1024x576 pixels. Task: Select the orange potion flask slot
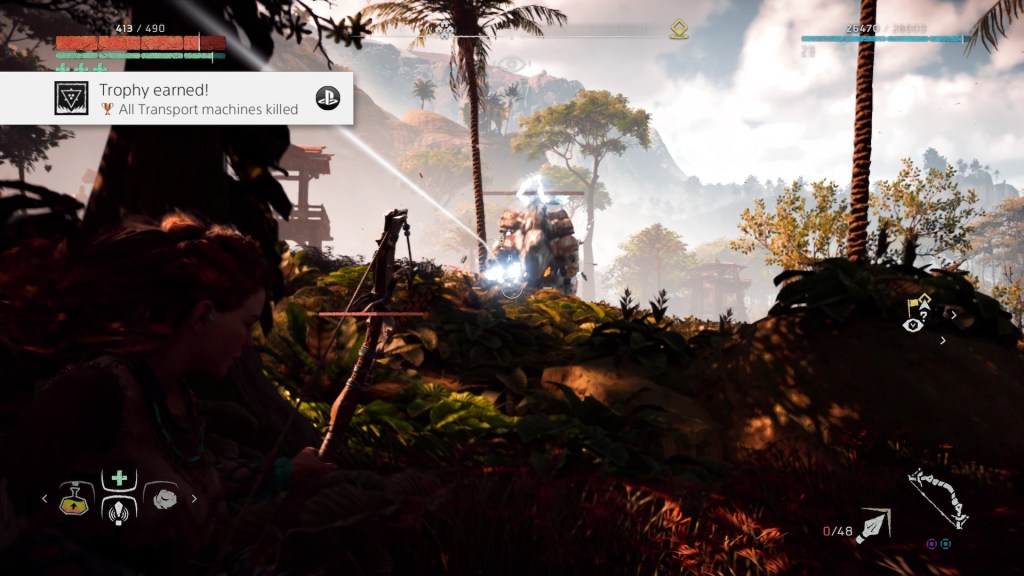73,498
